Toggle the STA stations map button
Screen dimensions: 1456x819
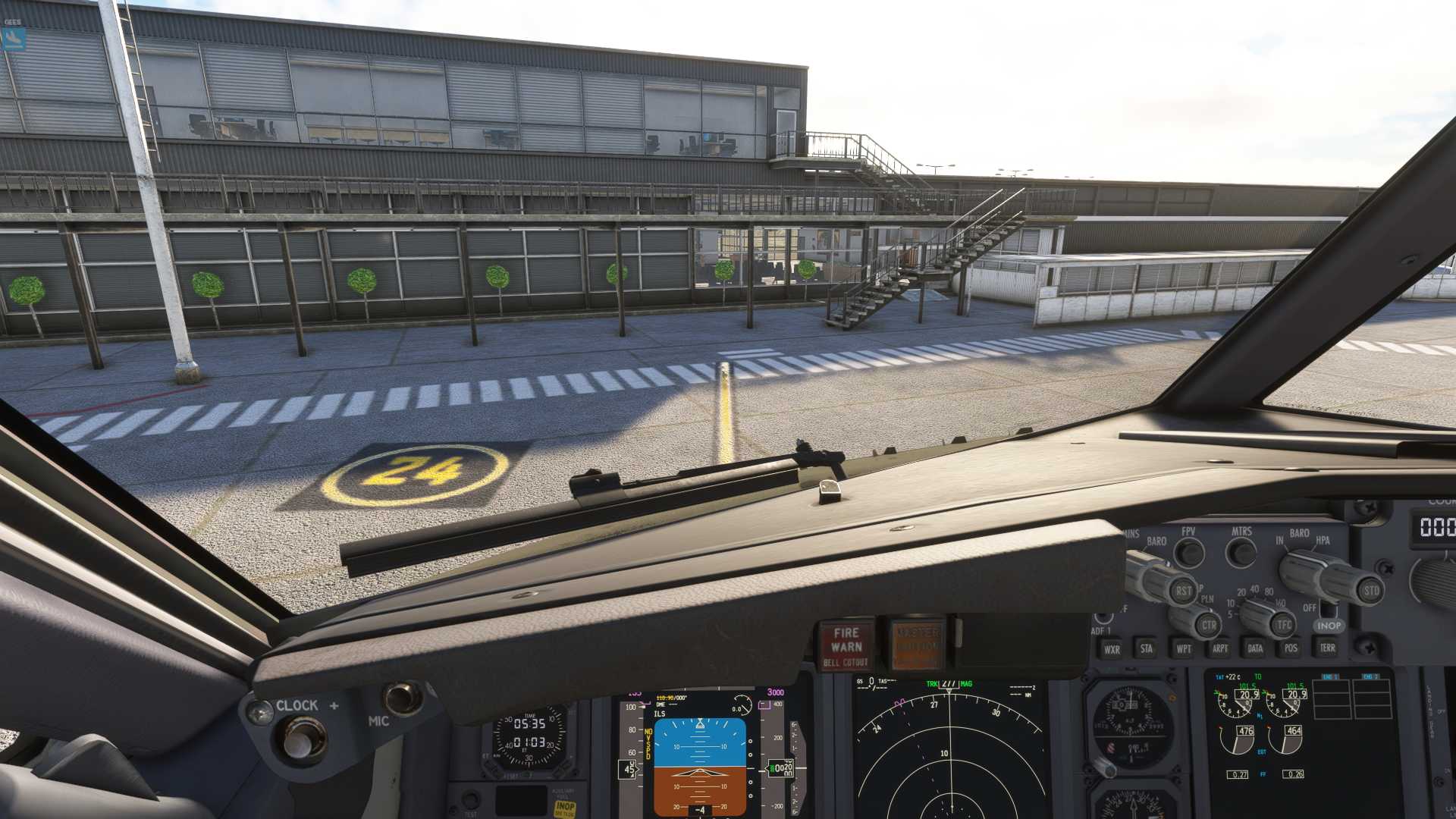1147,648
